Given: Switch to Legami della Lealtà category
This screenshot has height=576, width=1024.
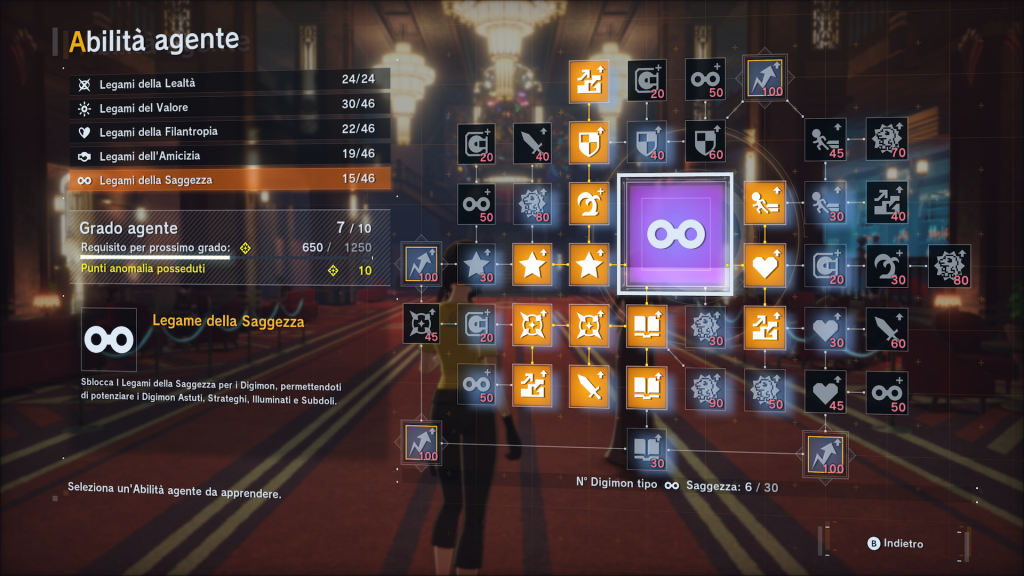Looking at the screenshot, I should 229,83.
